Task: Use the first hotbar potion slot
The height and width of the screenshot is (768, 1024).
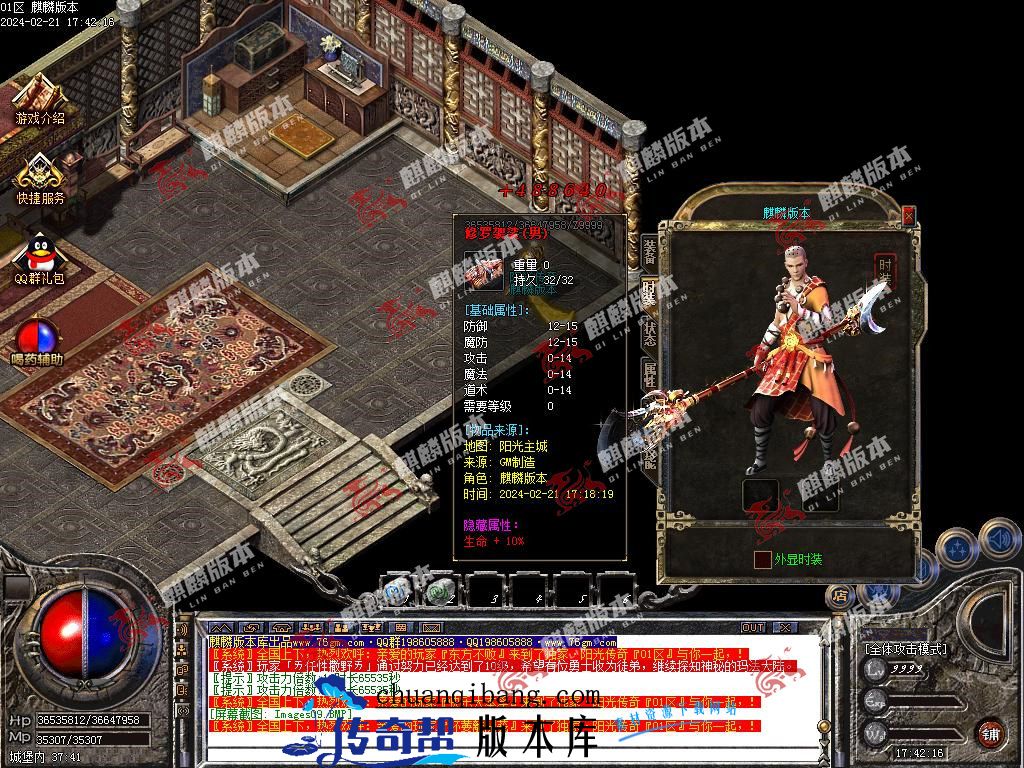Action: pos(399,591)
